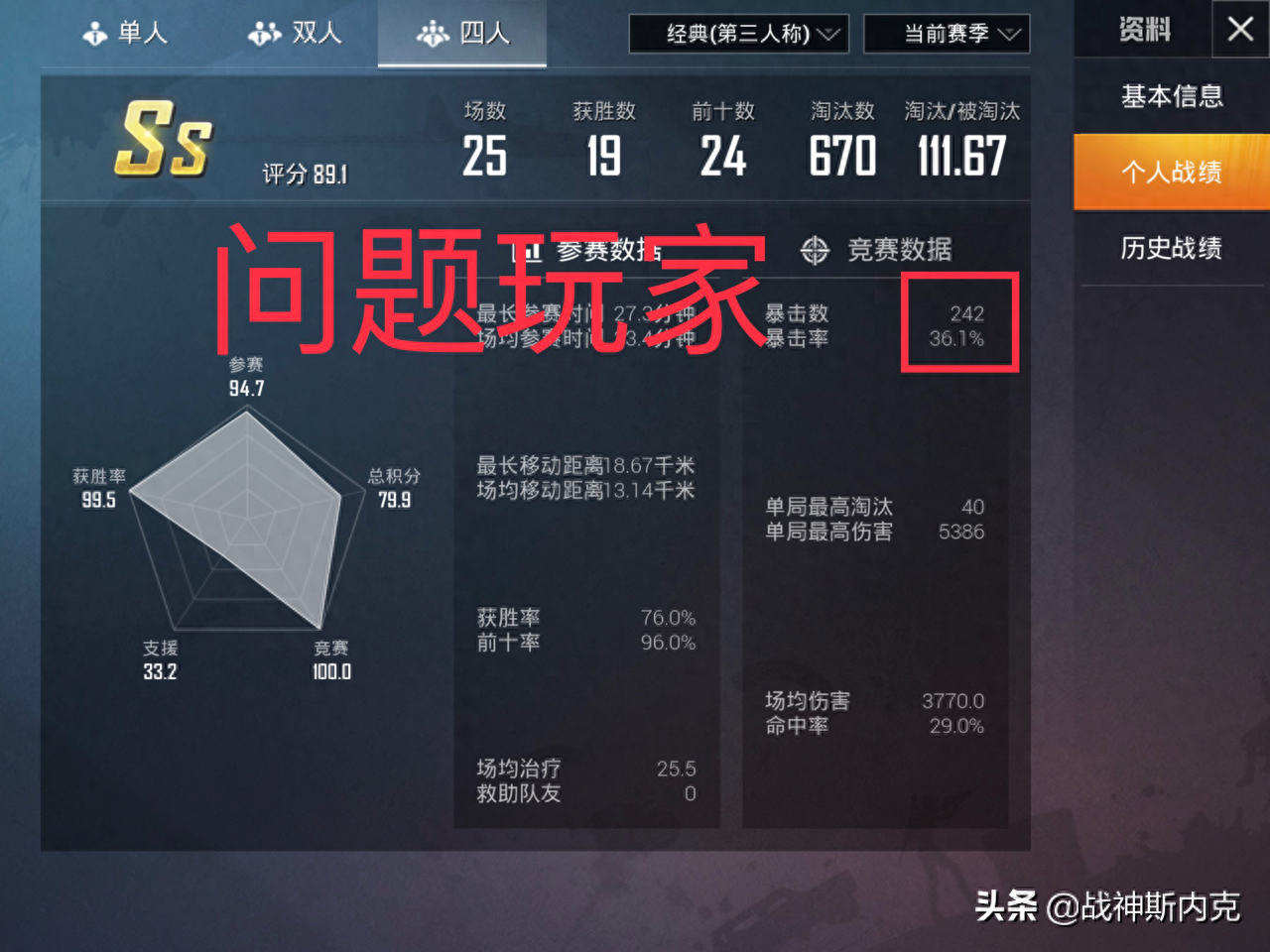Switch to the 历史战绩 tab
Image resolution: width=1270 pixels, height=952 pixels.
pyautogui.click(x=1172, y=248)
